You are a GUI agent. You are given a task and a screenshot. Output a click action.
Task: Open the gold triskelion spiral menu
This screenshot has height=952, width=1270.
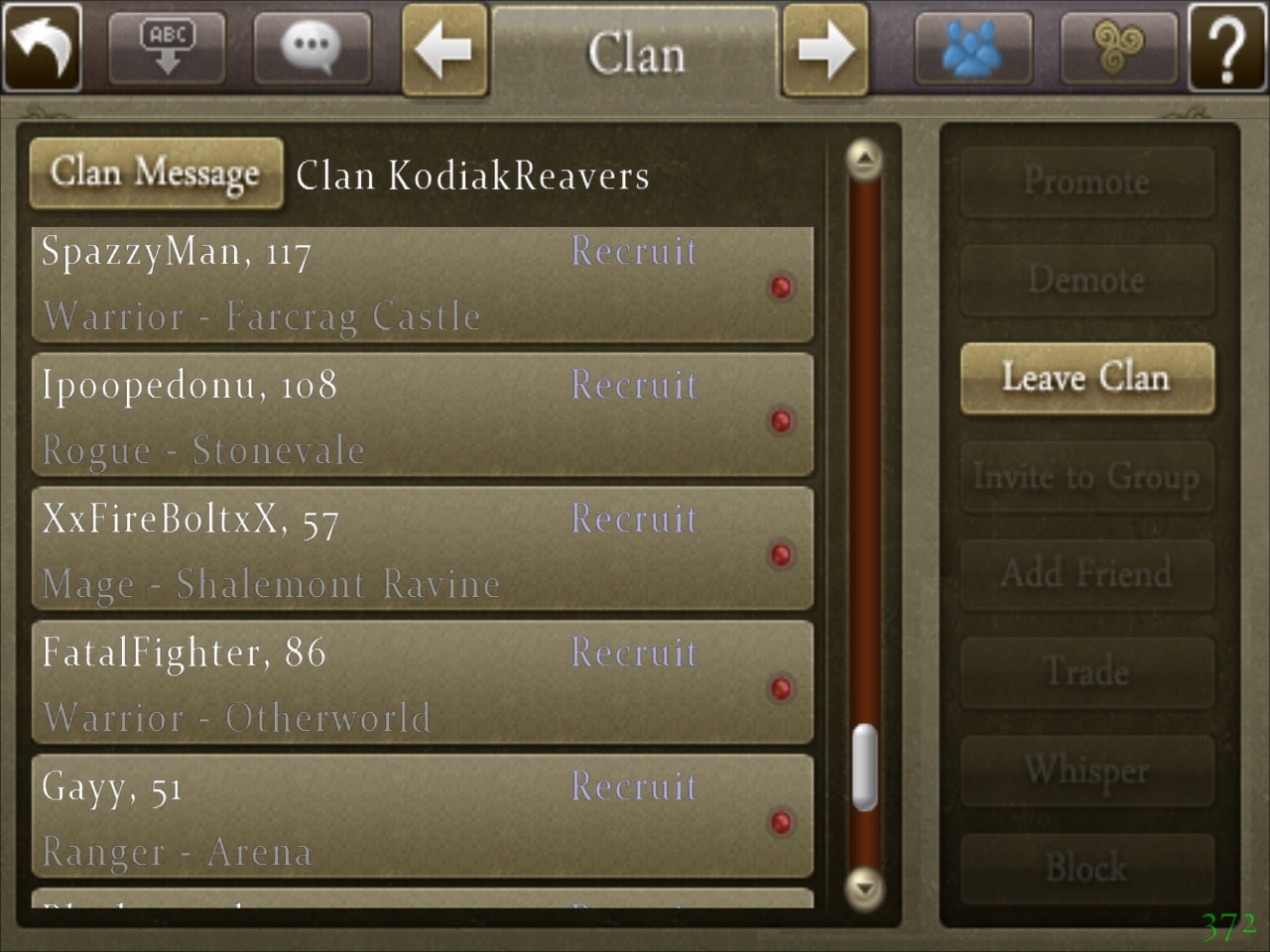[1118, 47]
